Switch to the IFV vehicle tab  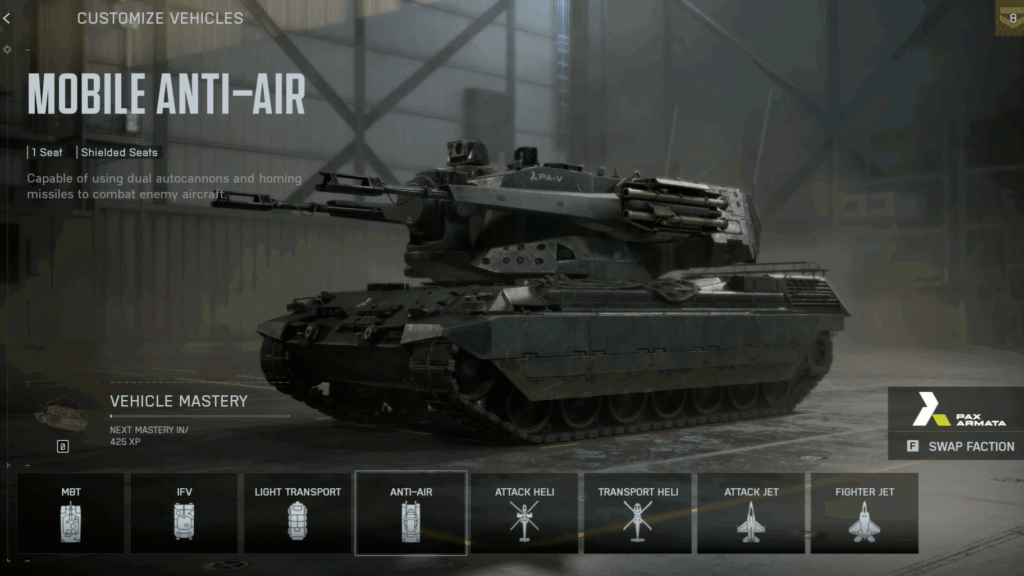click(x=184, y=512)
